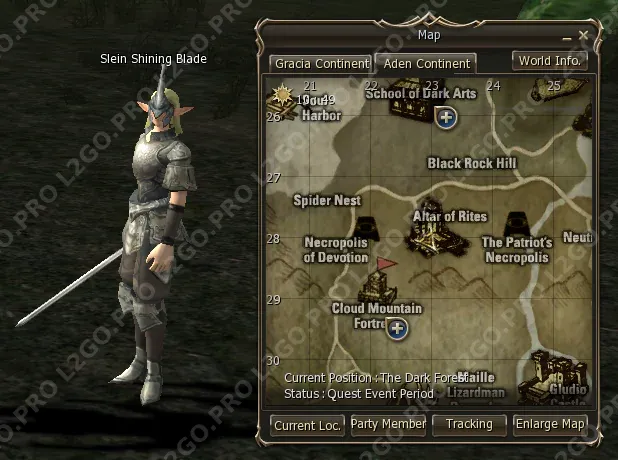Viewport: 618px width, 460px height.
Task: Click the plus marker near School of Dark Arts
Action: 447,118
